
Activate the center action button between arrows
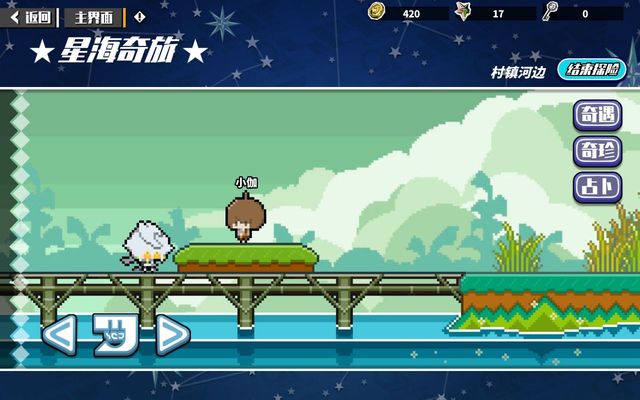[115, 335]
